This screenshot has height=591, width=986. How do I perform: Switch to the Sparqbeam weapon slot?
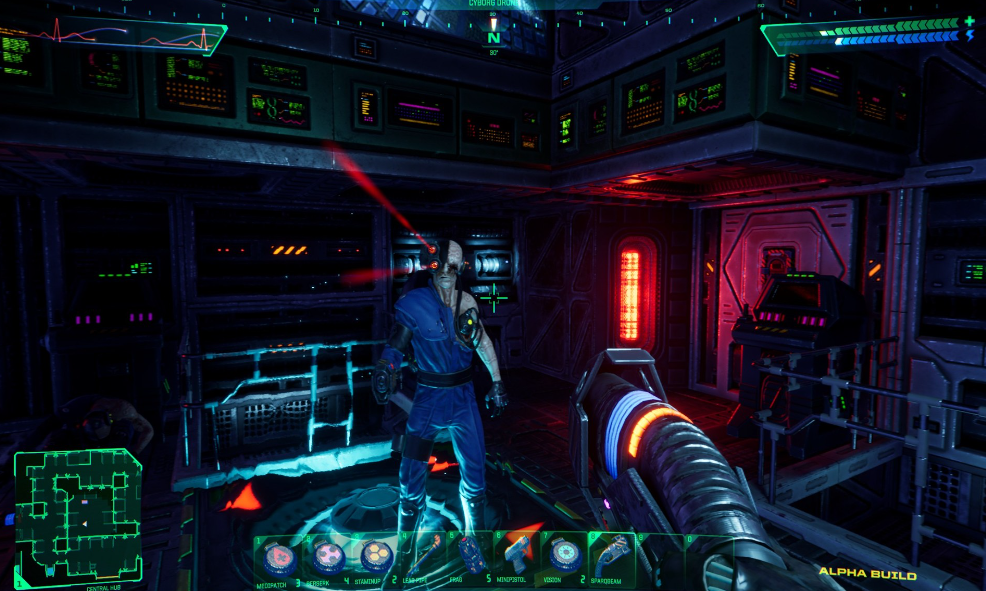(611, 556)
